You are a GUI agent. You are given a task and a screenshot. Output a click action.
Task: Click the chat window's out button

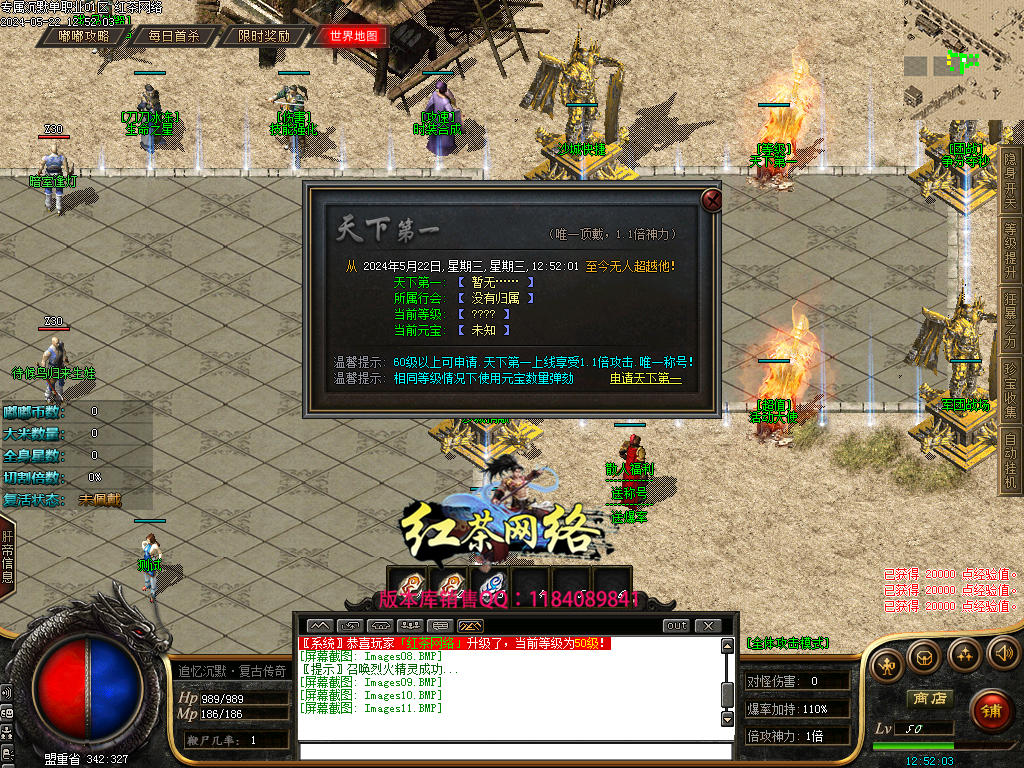point(677,626)
